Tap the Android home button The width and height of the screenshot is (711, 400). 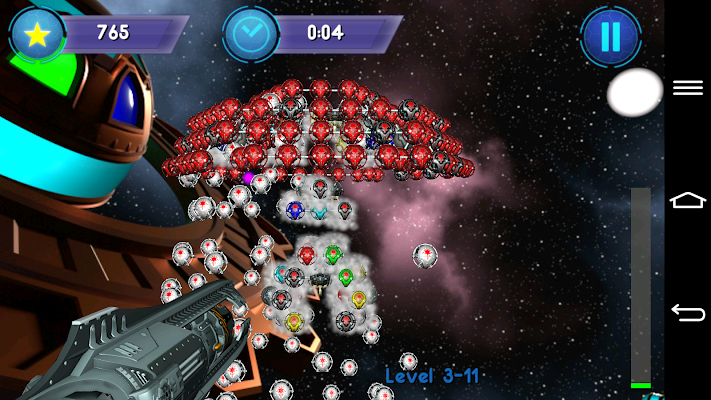(x=688, y=201)
